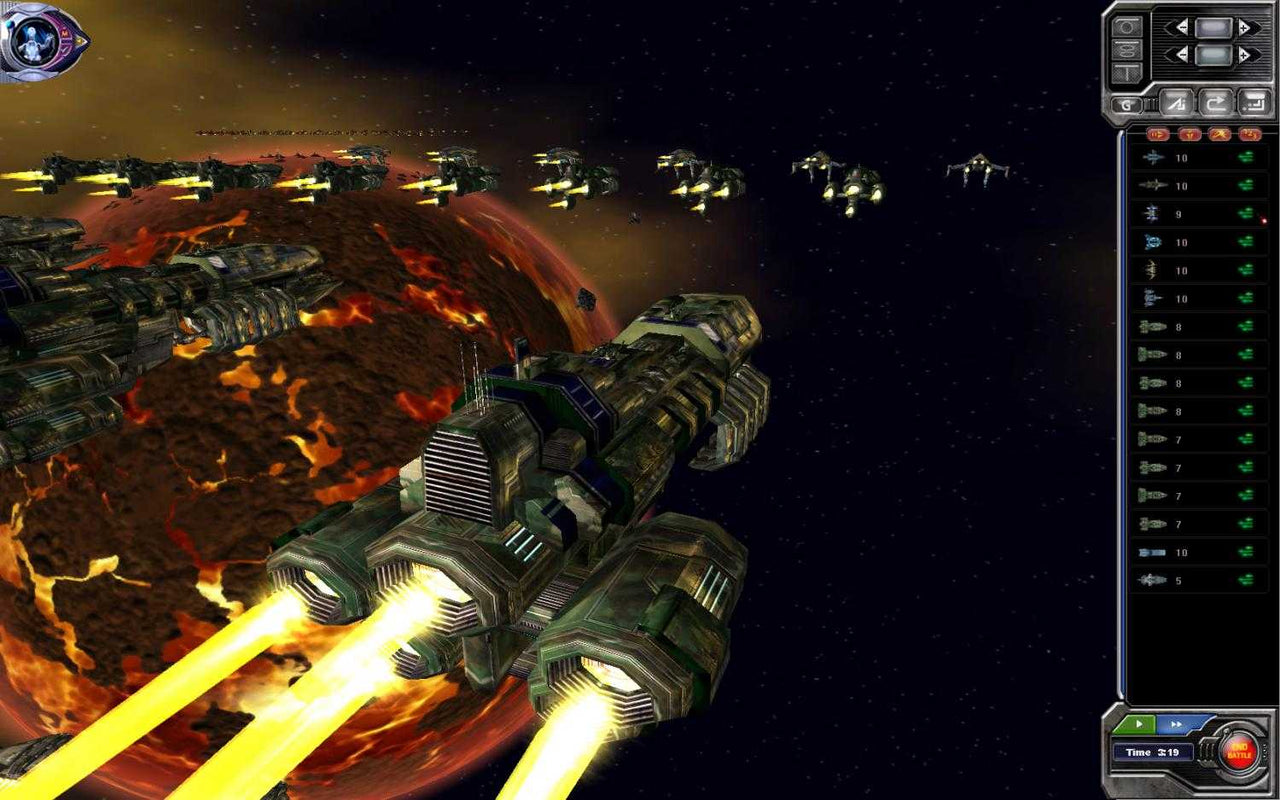Click the curved redo arrow icon
The image size is (1280, 800).
(x=1216, y=103)
